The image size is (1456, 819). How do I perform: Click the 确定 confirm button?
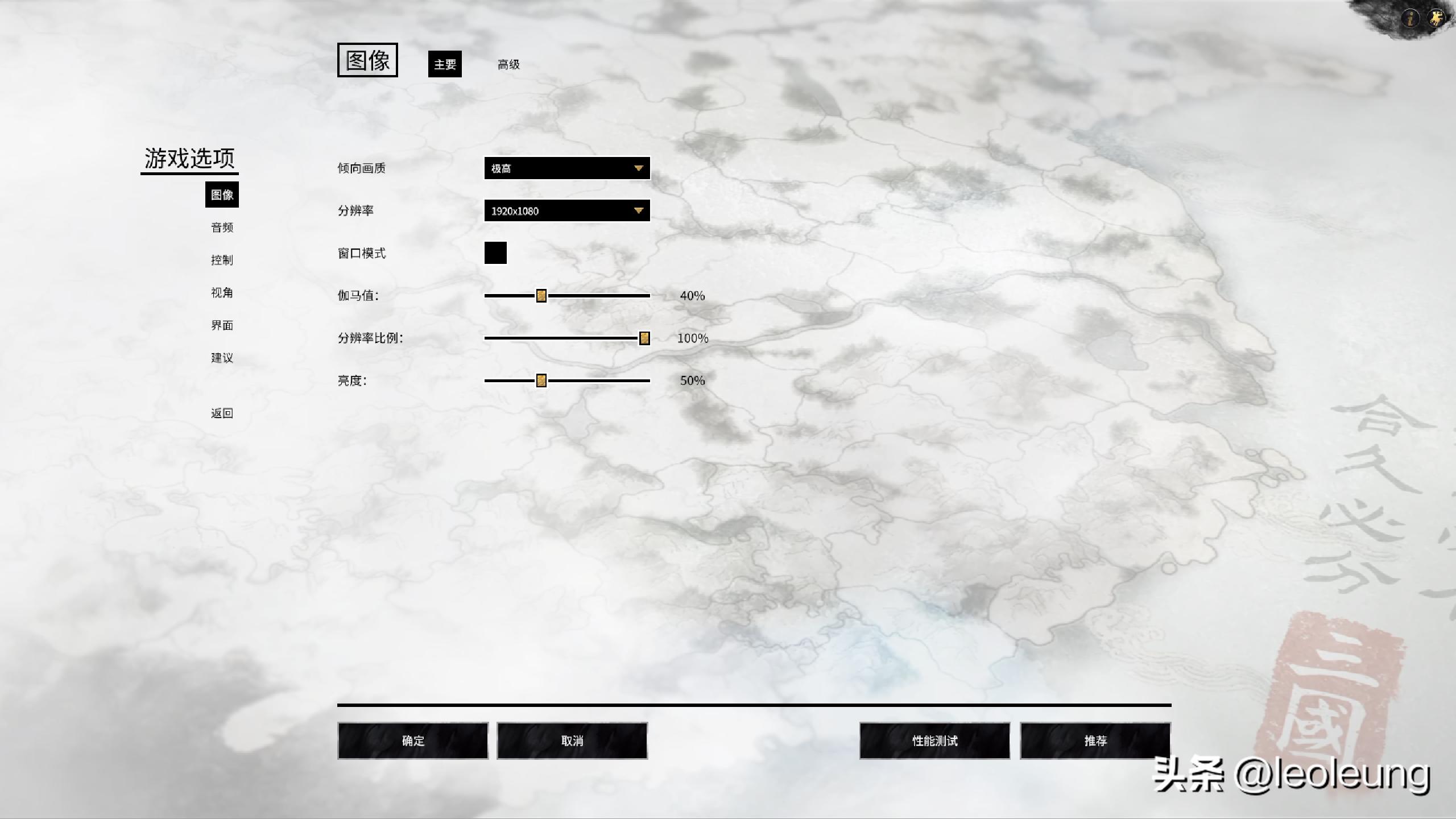[x=413, y=741]
